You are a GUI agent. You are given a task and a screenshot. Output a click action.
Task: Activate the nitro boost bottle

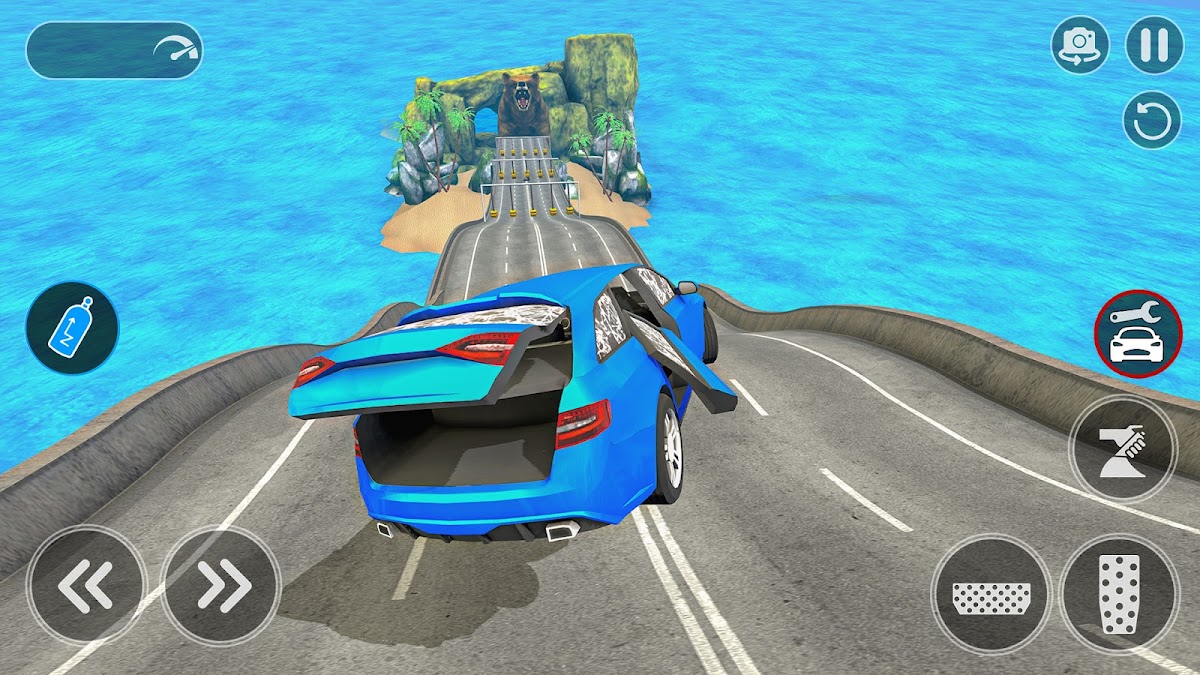tap(72, 328)
